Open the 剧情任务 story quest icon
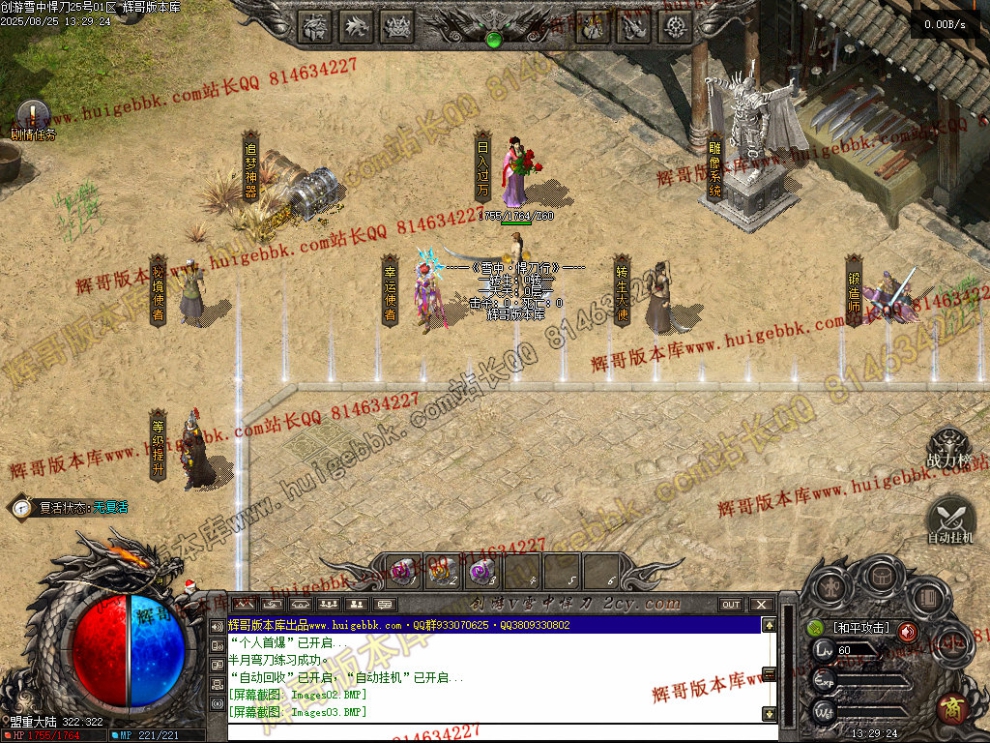This screenshot has height=743, width=990. click(x=32, y=118)
